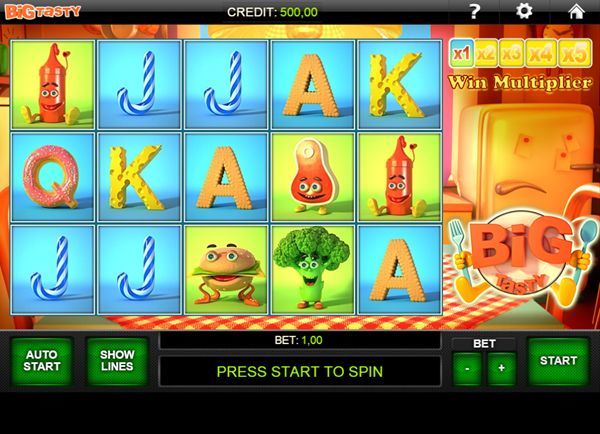
Task: Activate AUTO START mode
Action: coord(42,361)
